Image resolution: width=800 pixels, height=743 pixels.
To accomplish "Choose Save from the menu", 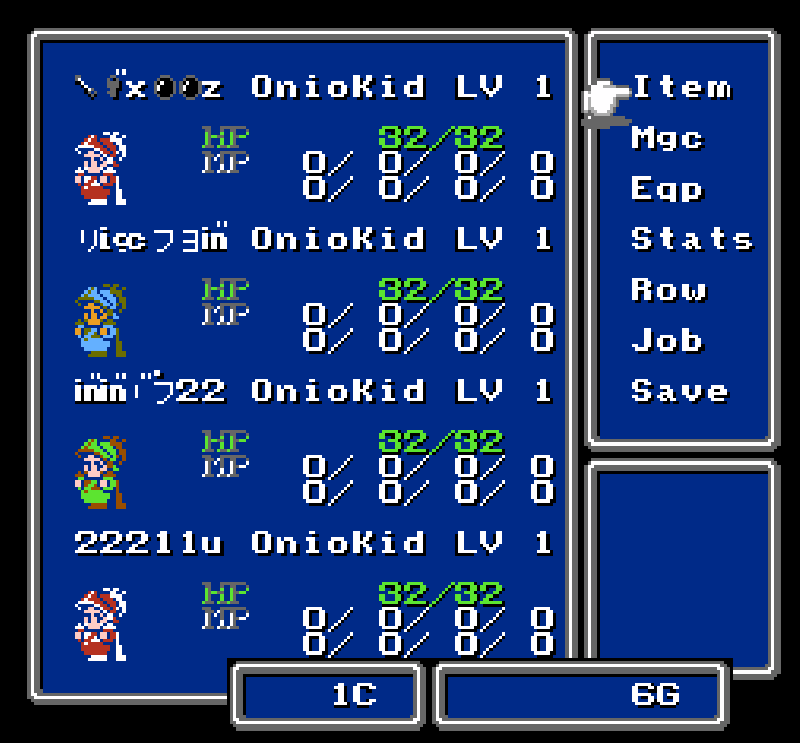I will pyautogui.click(x=679, y=391).
